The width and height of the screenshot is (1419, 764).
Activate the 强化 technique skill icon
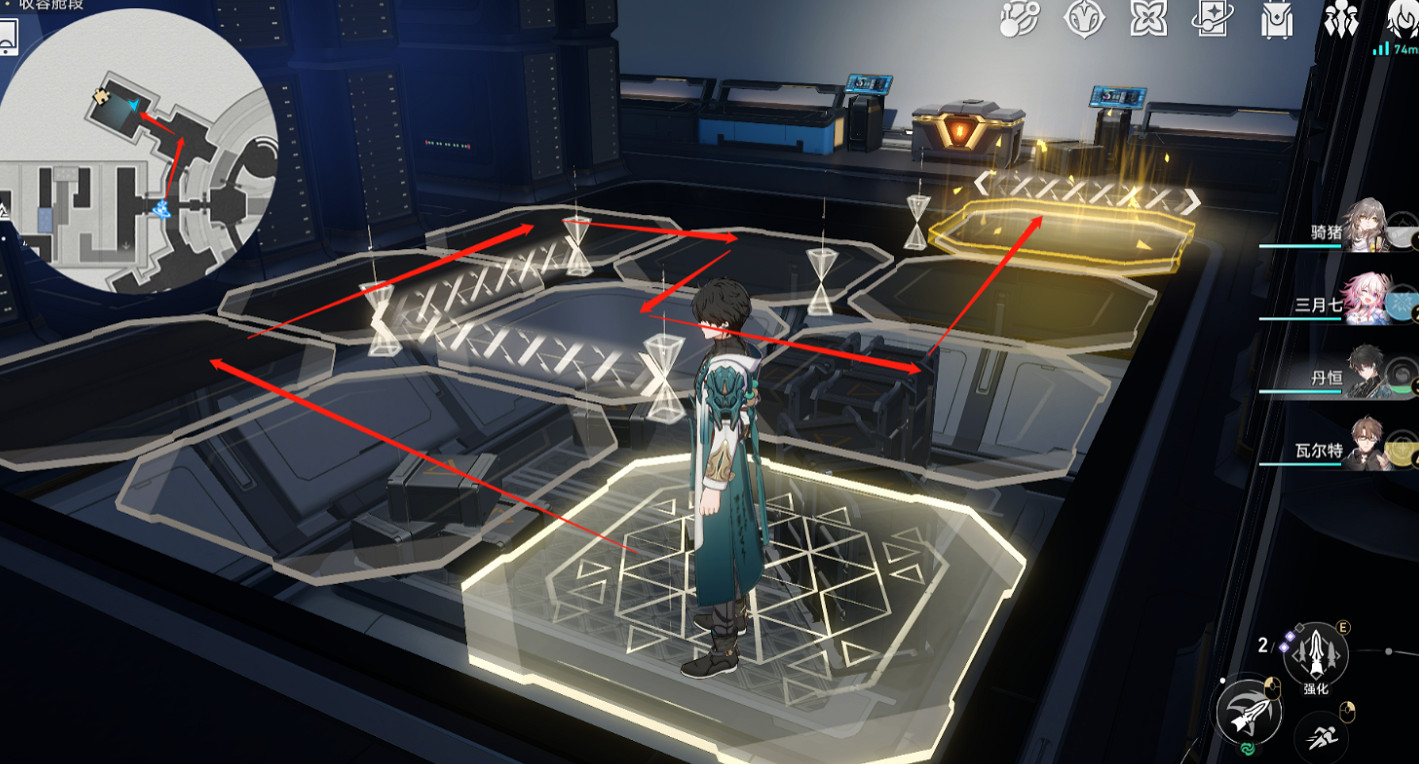1316,653
